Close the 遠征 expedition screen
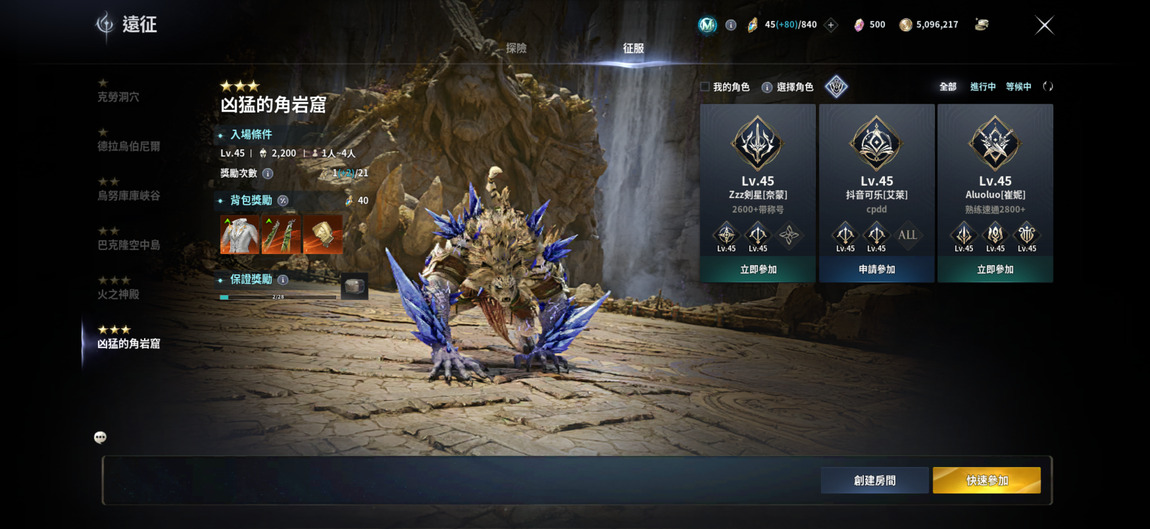1150x529 pixels. click(x=1044, y=25)
